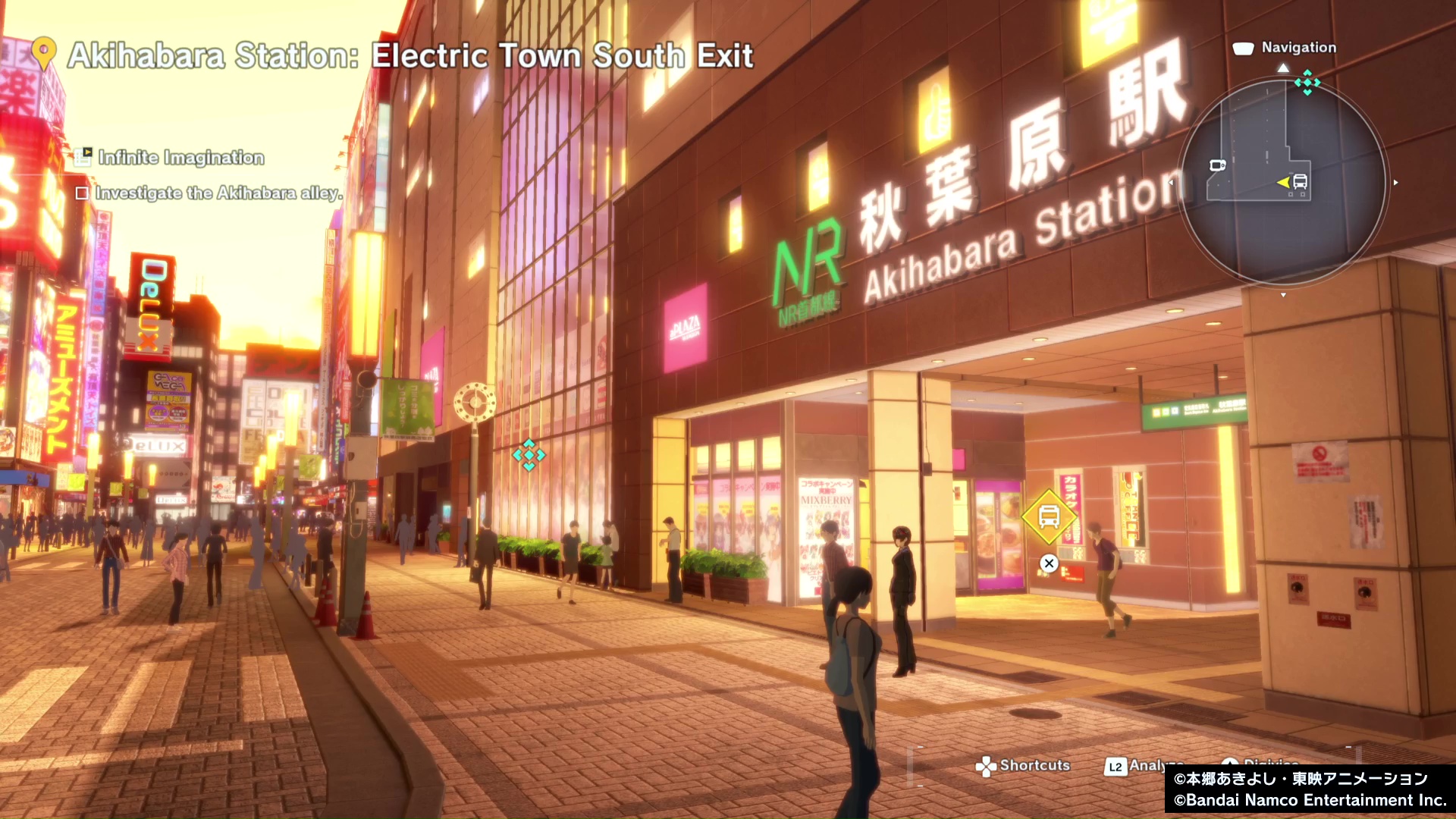Image resolution: width=1456 pixels, height=819 pixels.
Task: Open the Infinite Imagination quest tracker
Action: [180, 158]
